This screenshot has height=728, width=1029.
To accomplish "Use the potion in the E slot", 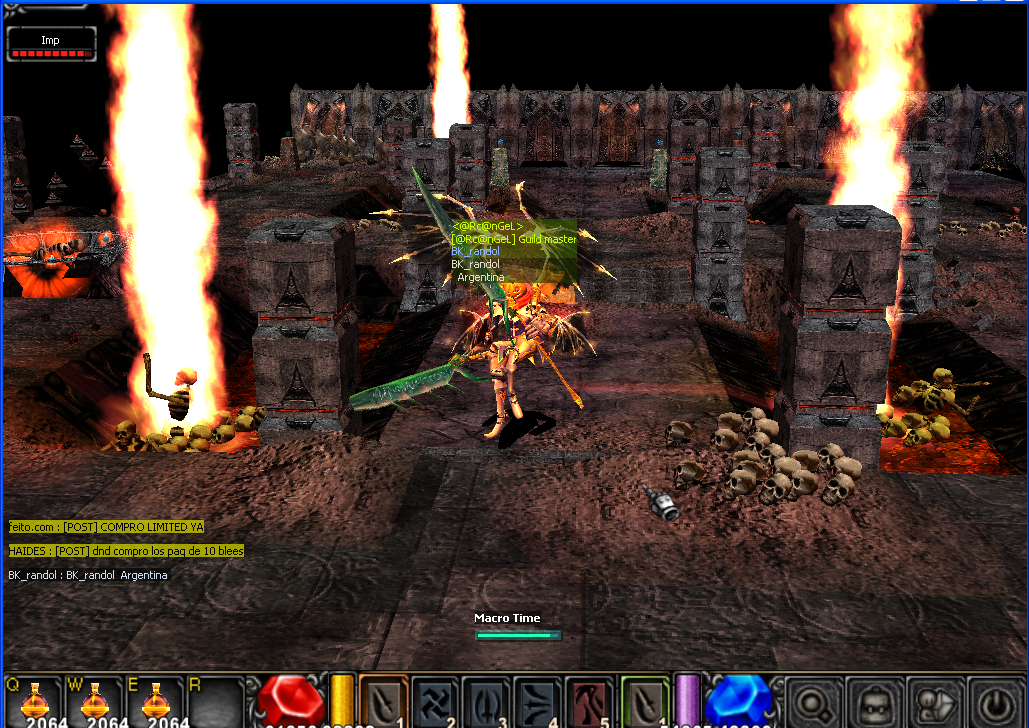I will pyautogui.click(x=154, y=702).
